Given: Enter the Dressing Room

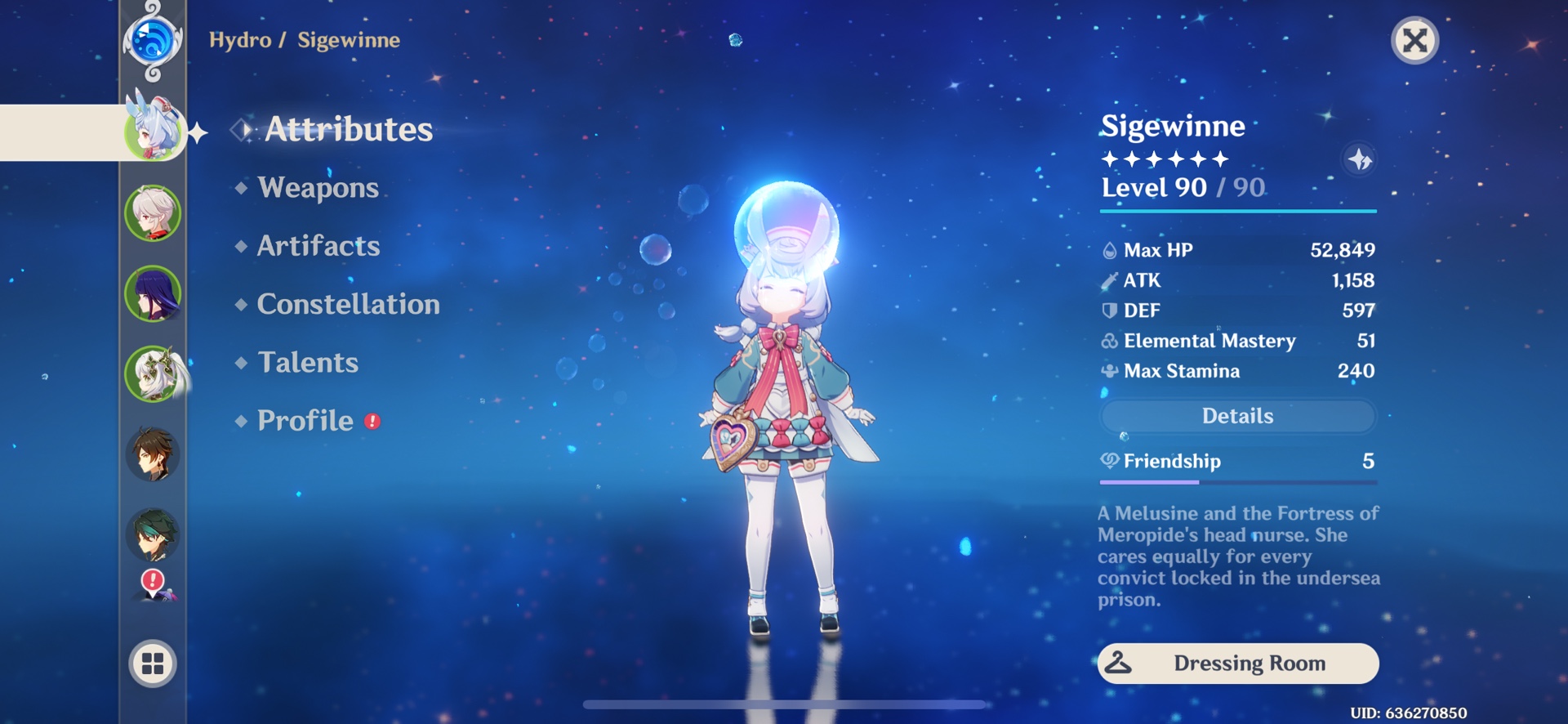Looking at the screenshot, I should pos(1236,664).
